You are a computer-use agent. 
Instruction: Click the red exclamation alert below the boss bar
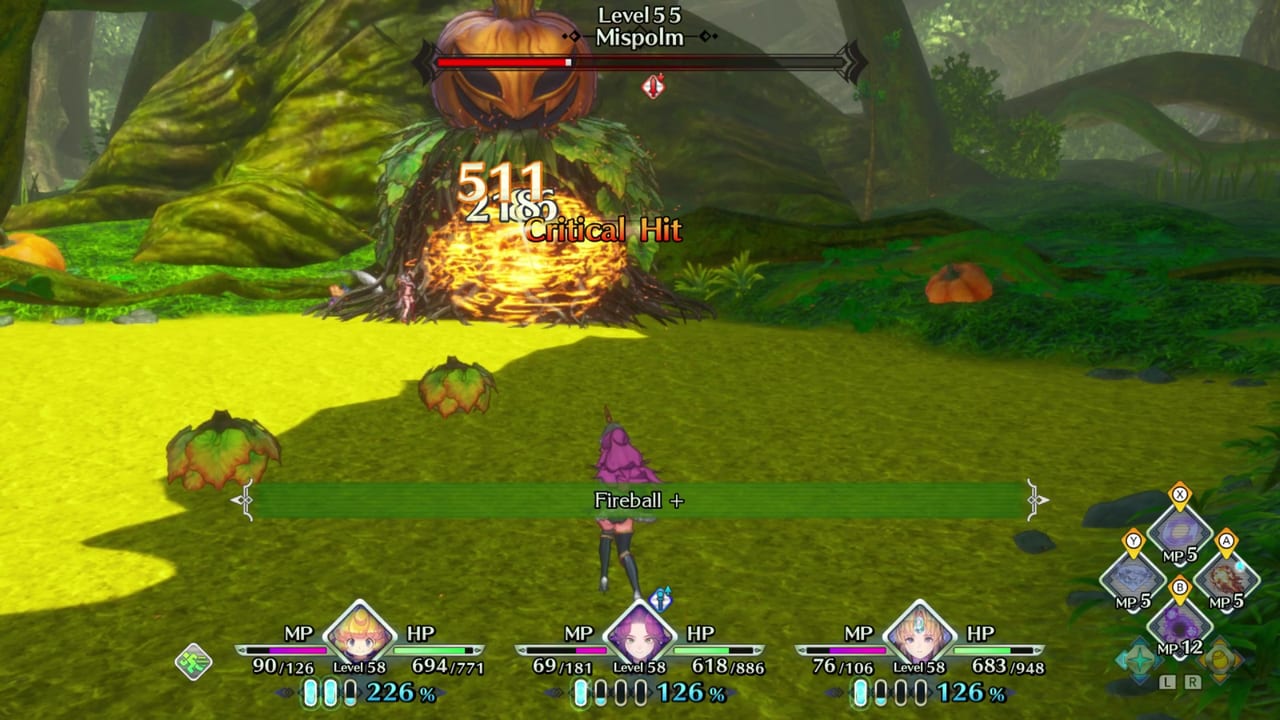point(652,87)
